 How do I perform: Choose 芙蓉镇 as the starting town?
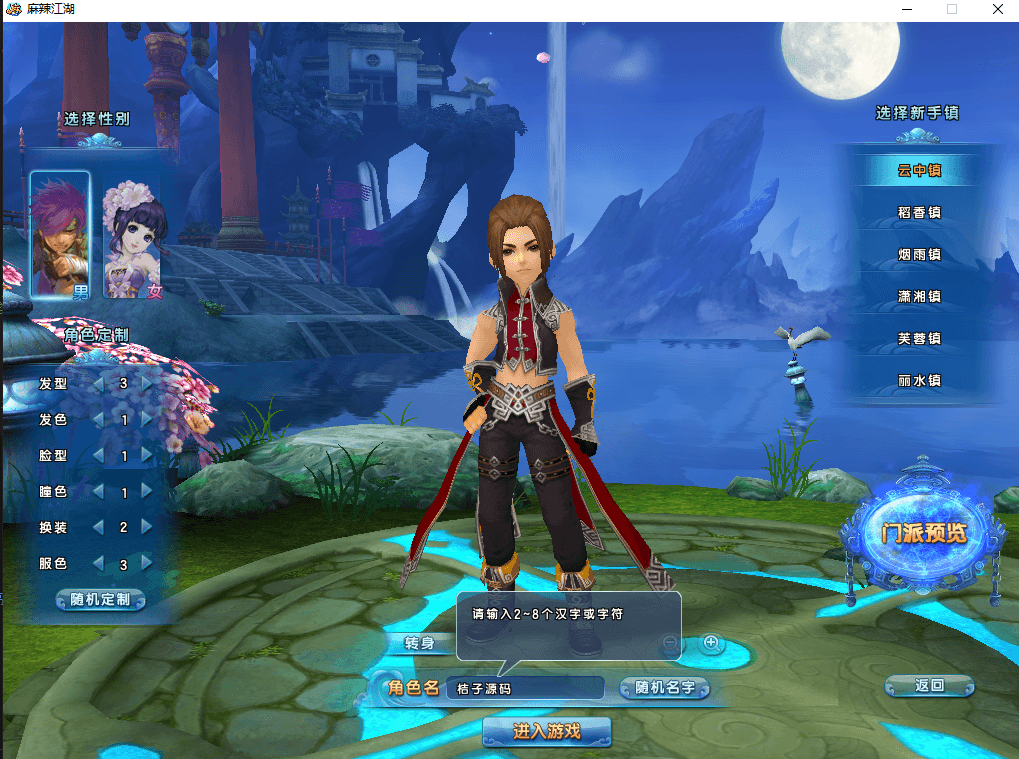919,338
